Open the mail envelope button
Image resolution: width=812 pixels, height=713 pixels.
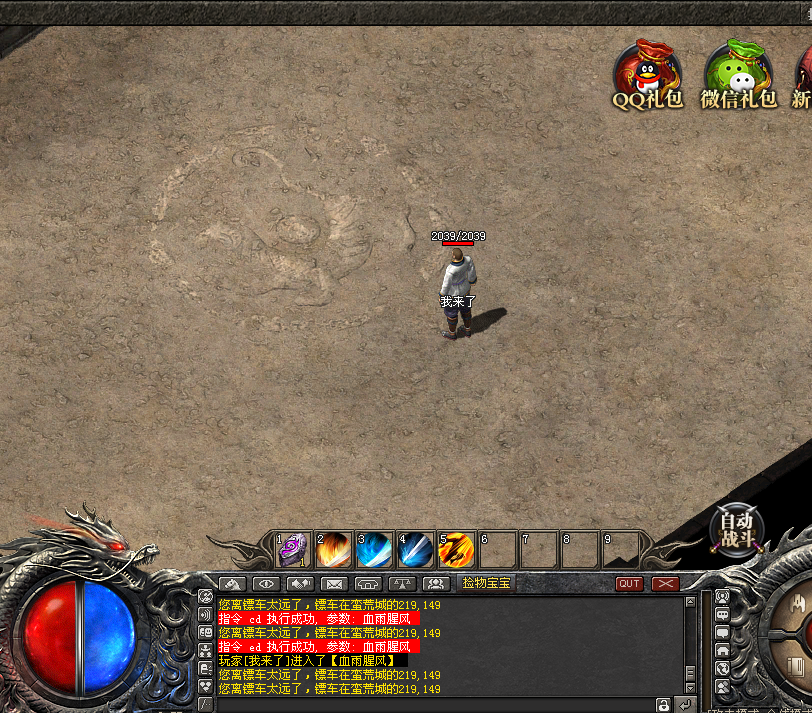334,583
